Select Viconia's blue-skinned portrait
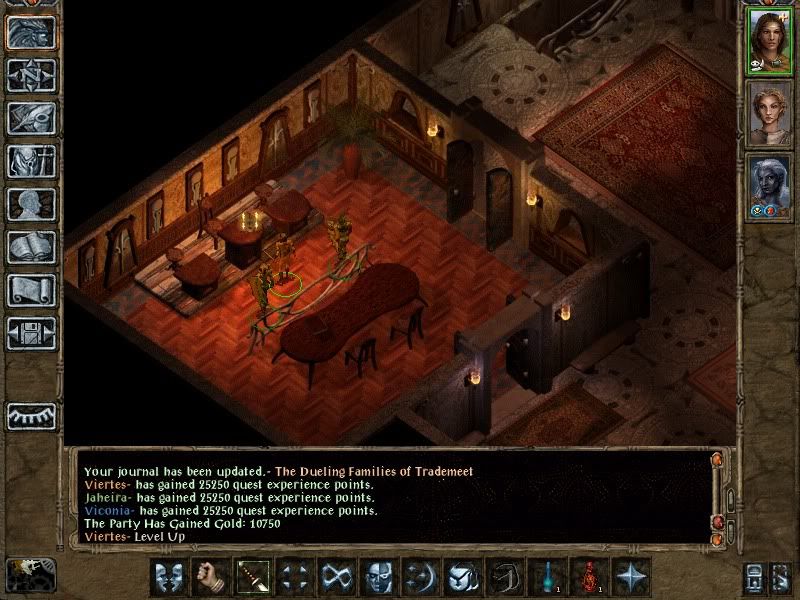 point(769,185)
